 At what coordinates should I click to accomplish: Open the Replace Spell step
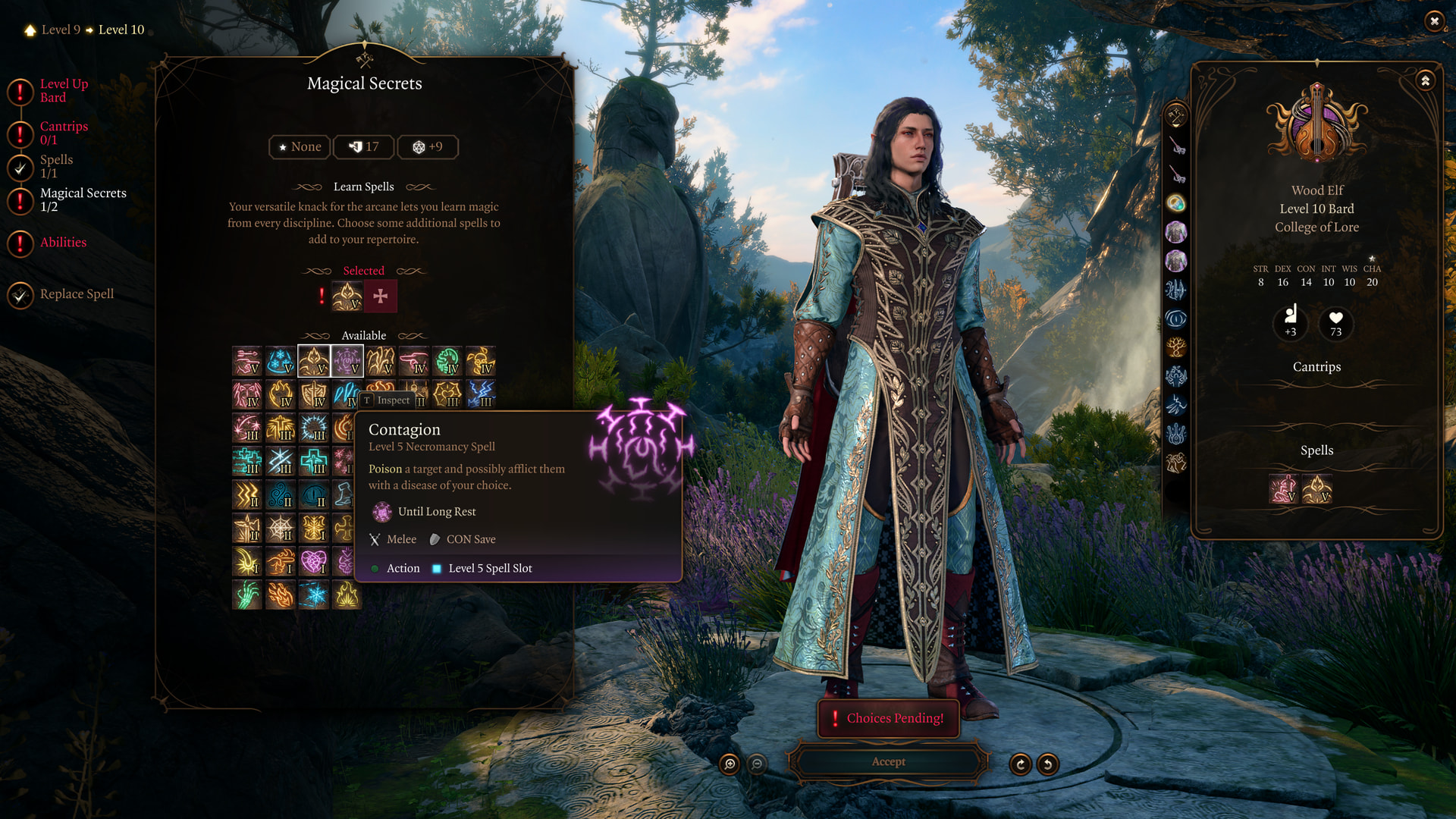[76, 294]
